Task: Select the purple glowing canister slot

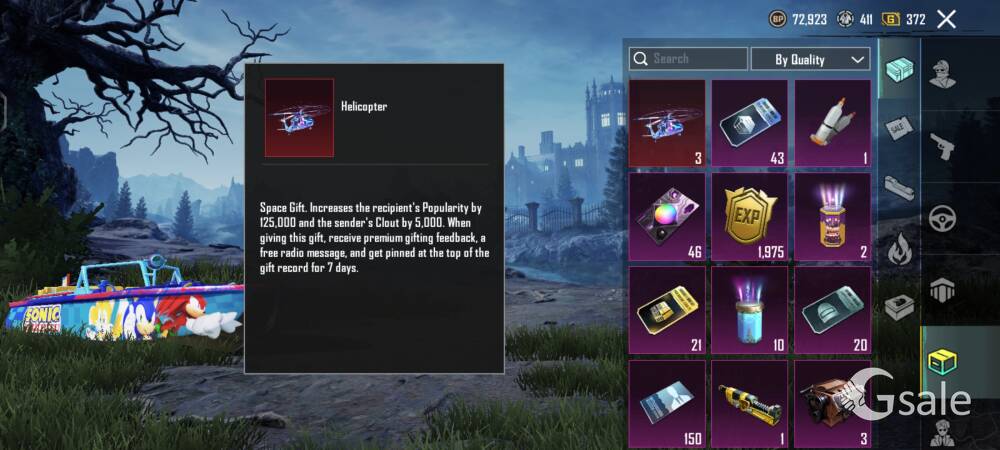Action: pyautogui.click(x=832, y=216)
